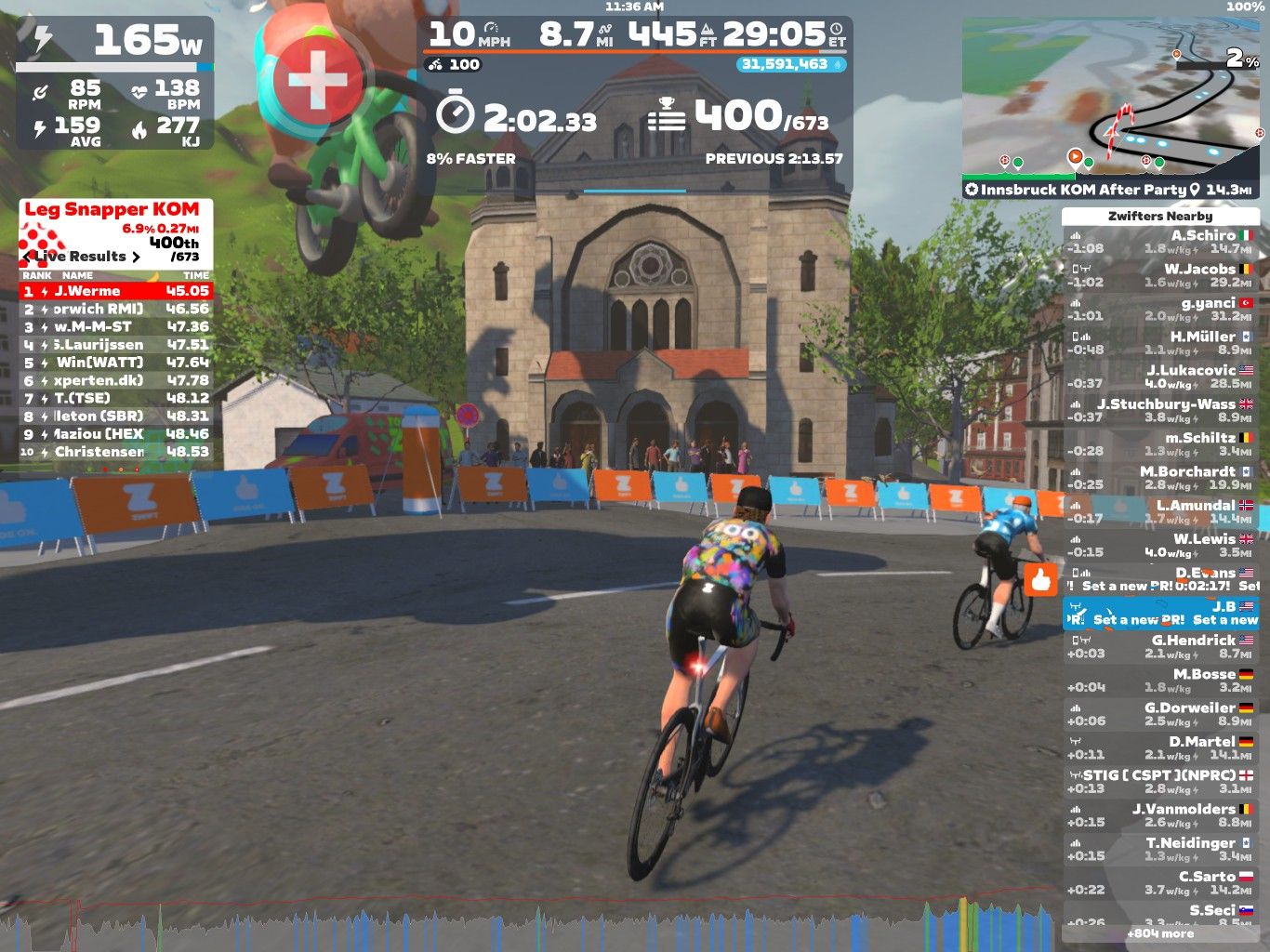1270x952 pixels.
Task: Choose G.Dorweiler from the nearby riders list
Action: [x=1160, y=715]
